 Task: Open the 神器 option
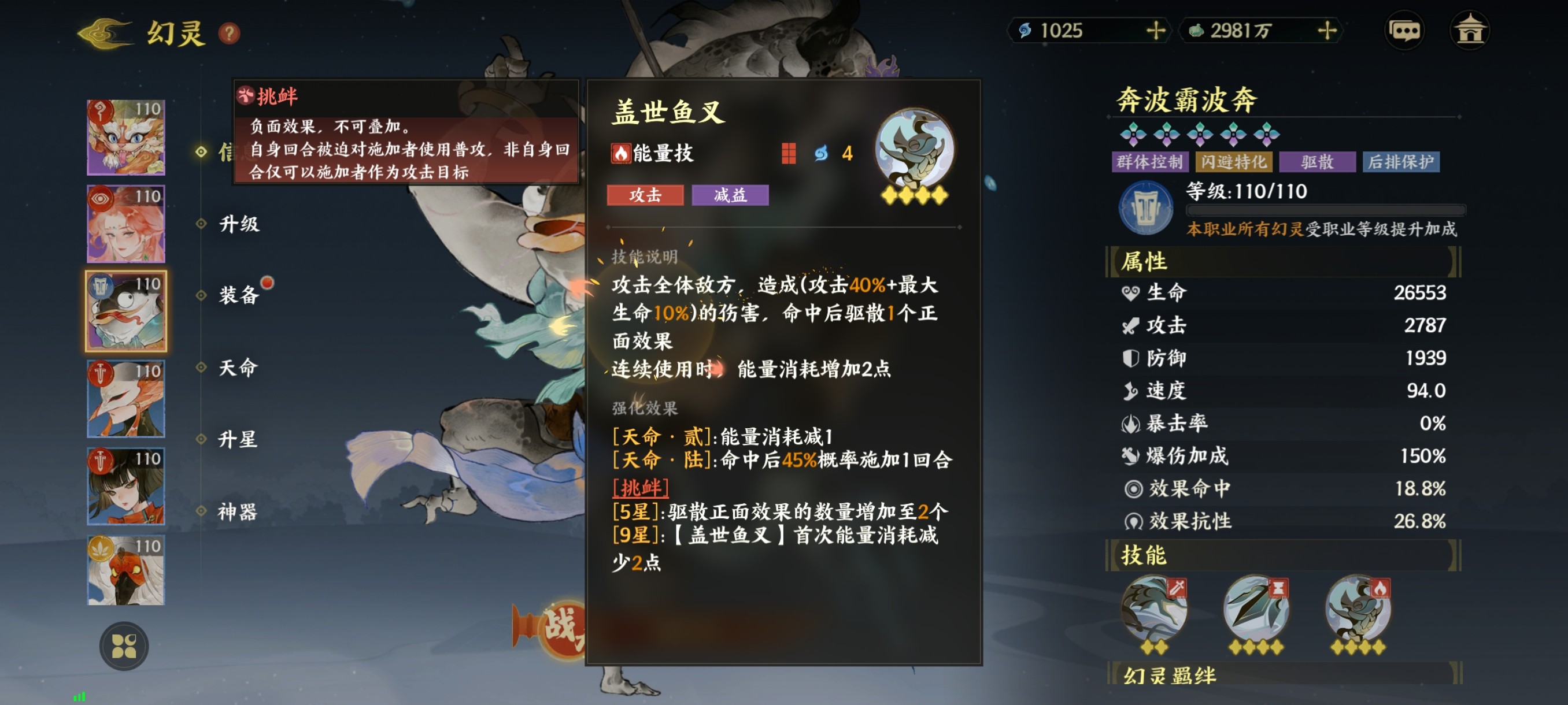point(239,512)
